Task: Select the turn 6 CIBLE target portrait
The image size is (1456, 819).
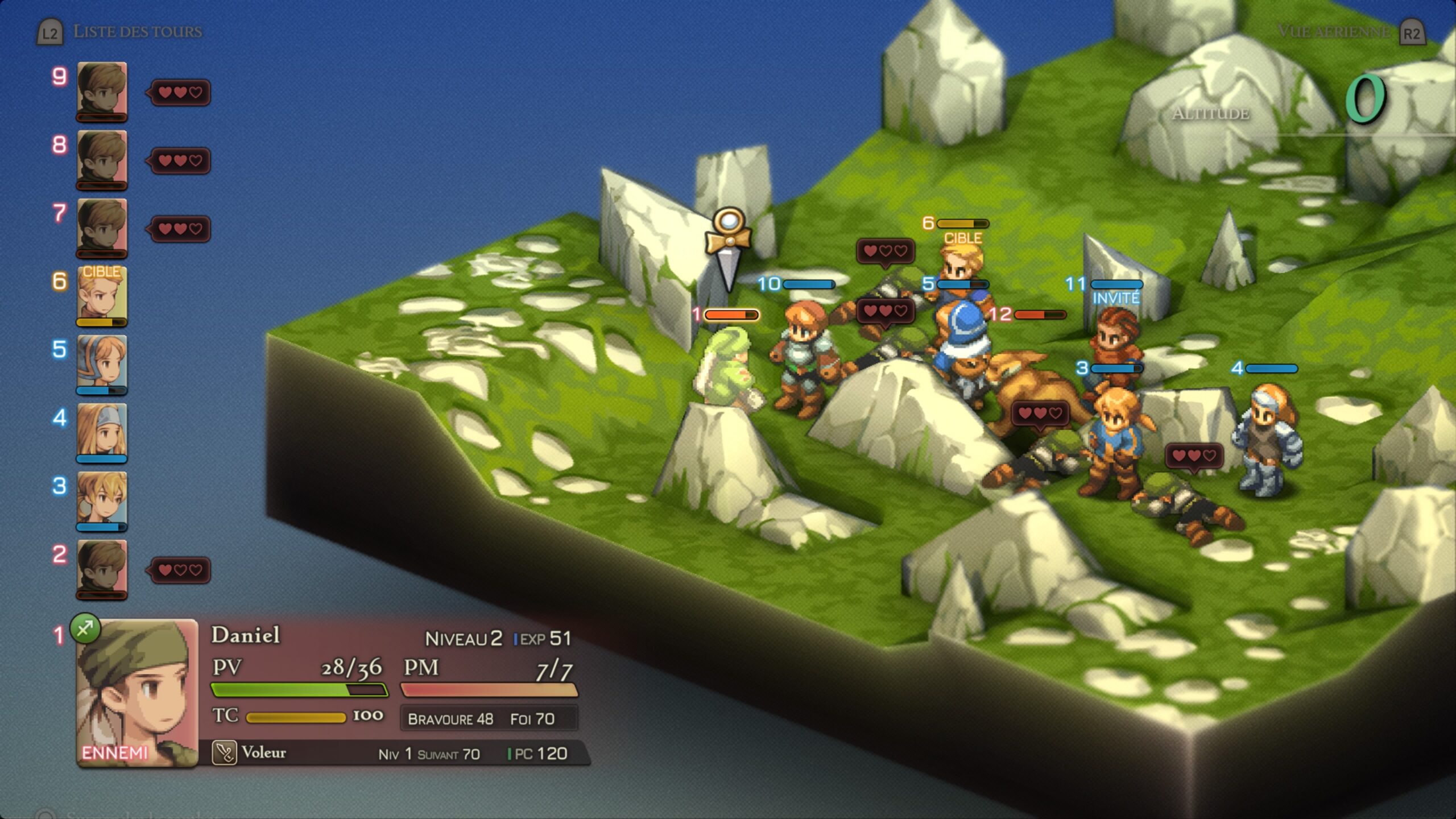Action: click(x=102, y=295)
